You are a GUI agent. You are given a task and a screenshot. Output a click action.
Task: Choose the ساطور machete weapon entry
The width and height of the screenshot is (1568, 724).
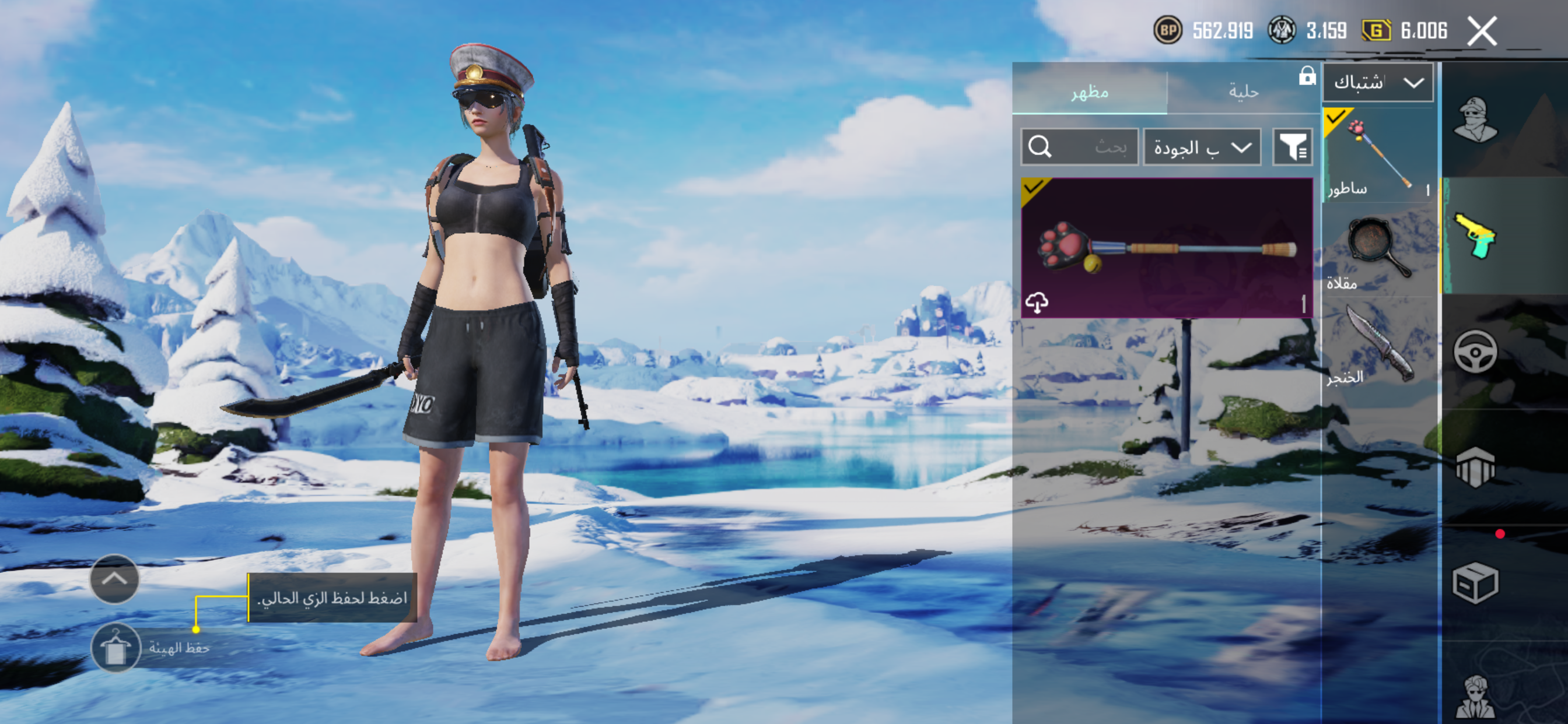(1378, 155)
